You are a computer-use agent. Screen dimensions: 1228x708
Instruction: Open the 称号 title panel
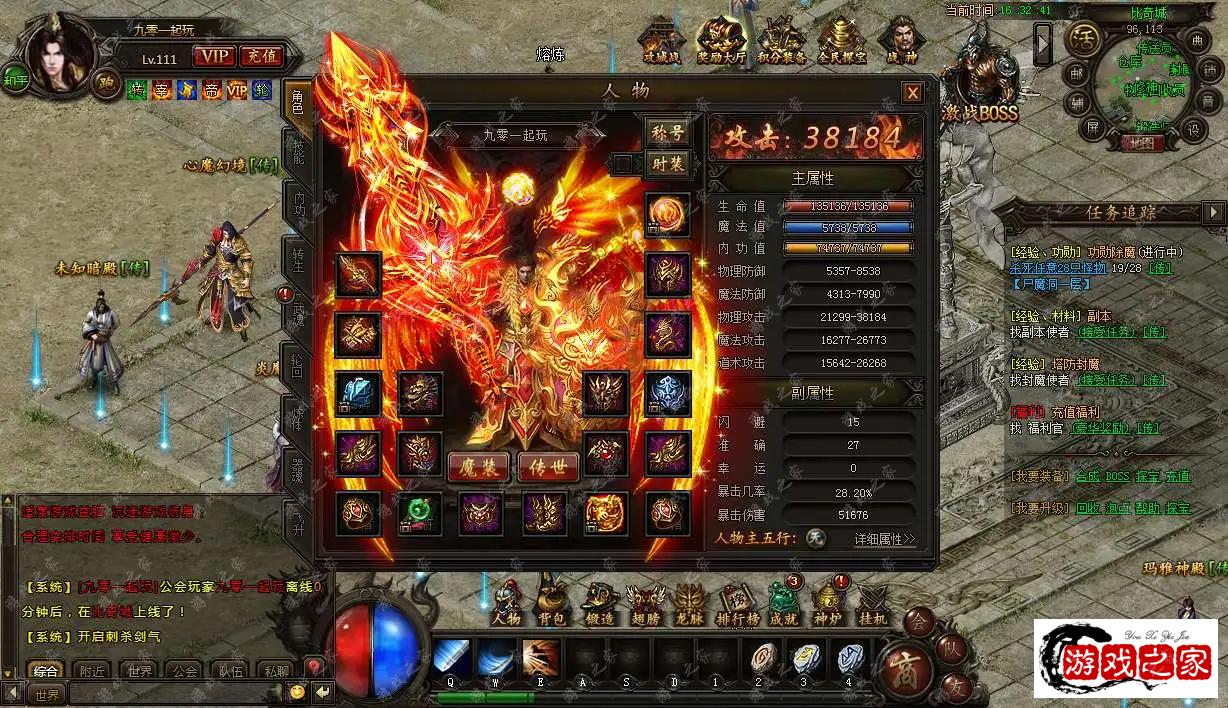(x=667, y=133)
